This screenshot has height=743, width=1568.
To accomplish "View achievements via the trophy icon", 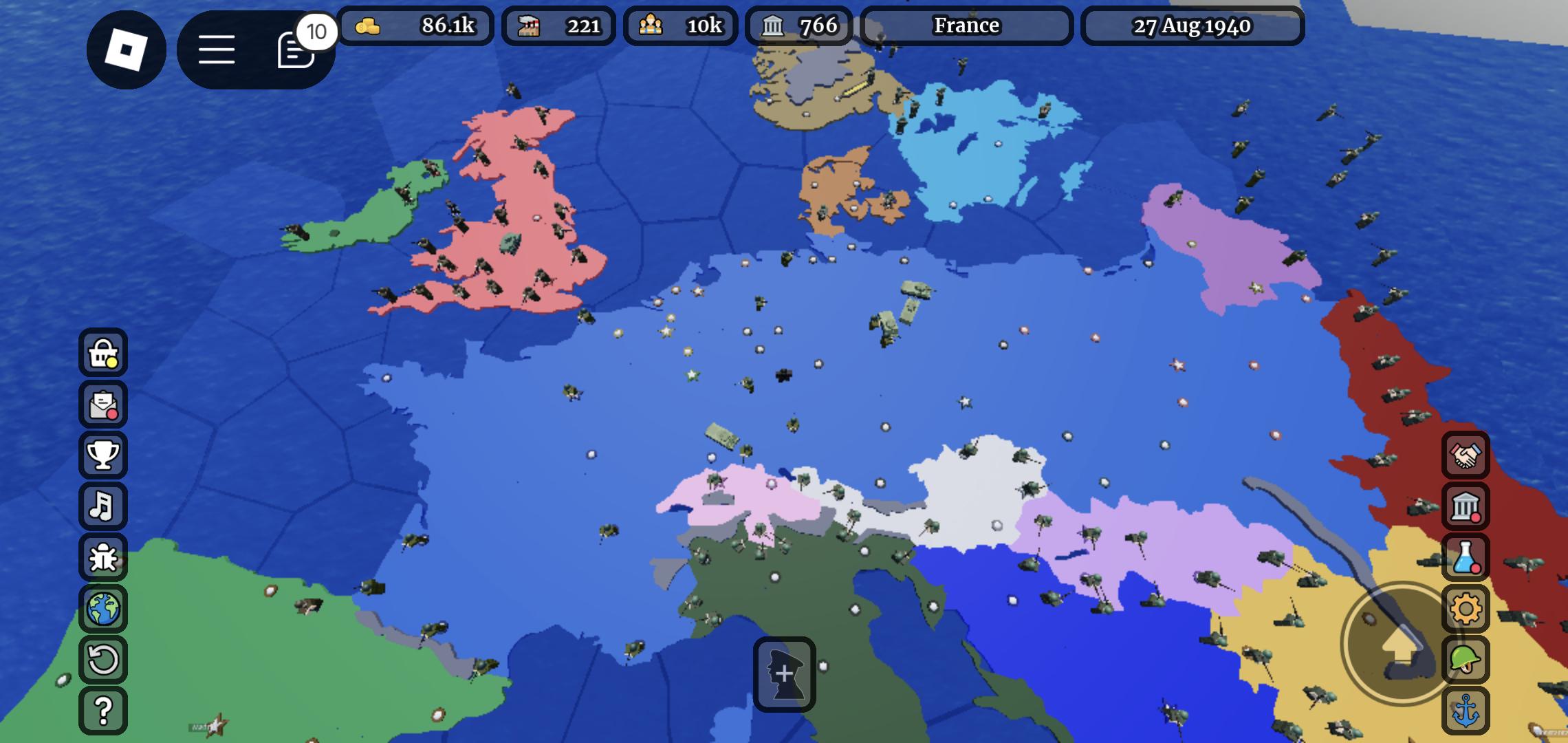I will point(103,456).
